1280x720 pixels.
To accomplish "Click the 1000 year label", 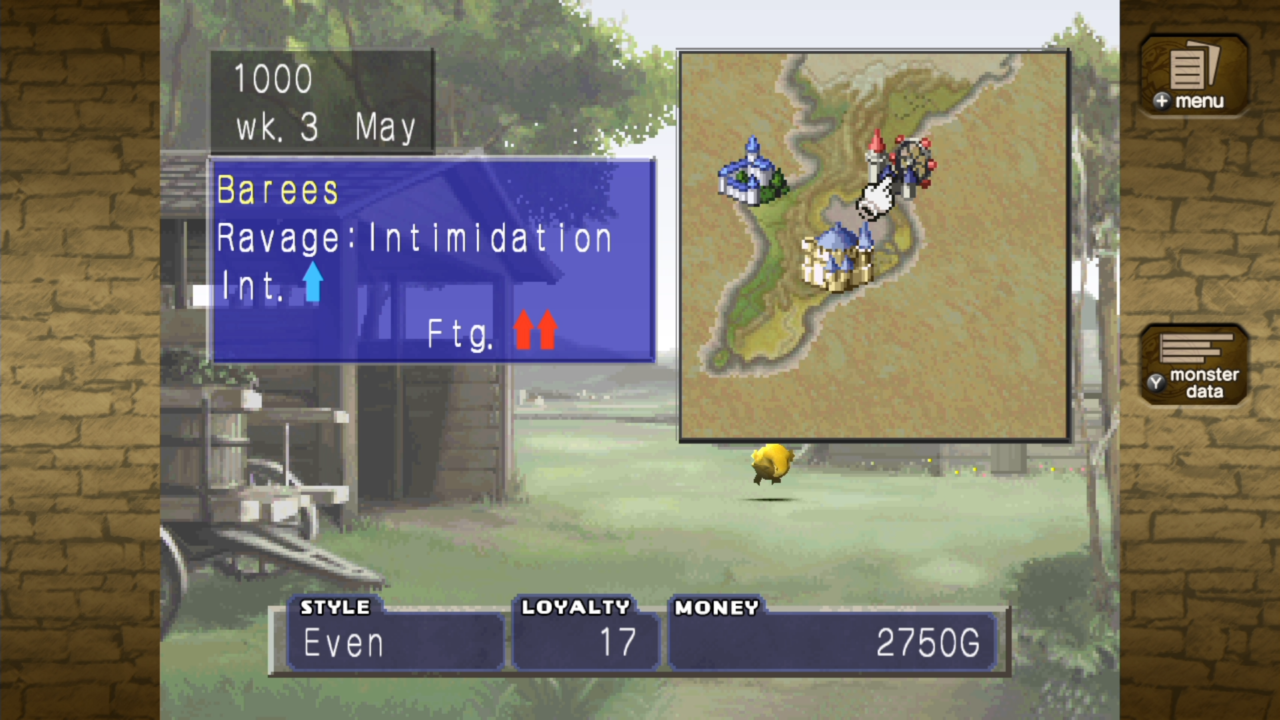I will (x=272, y=80).
